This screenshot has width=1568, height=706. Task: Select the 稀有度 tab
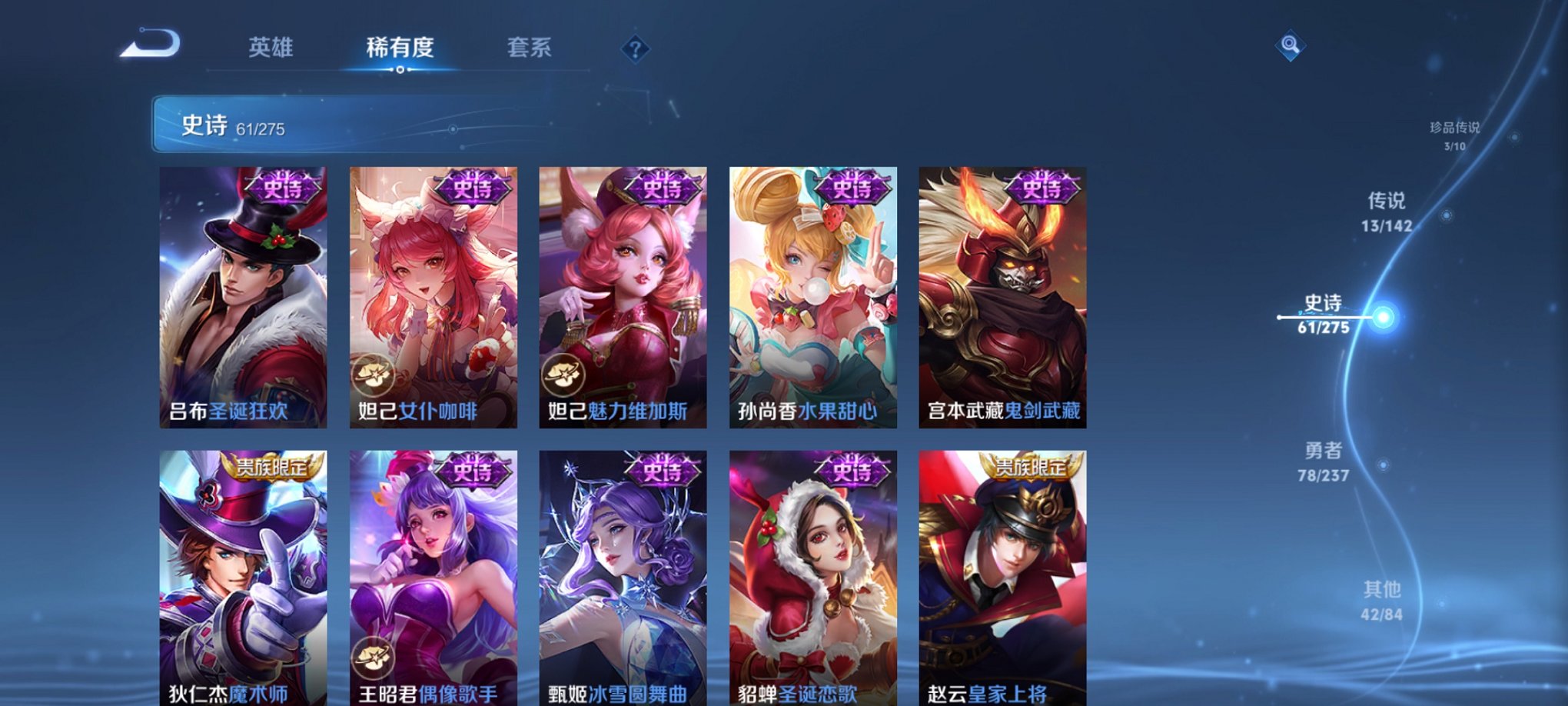(x=398, y=48)
